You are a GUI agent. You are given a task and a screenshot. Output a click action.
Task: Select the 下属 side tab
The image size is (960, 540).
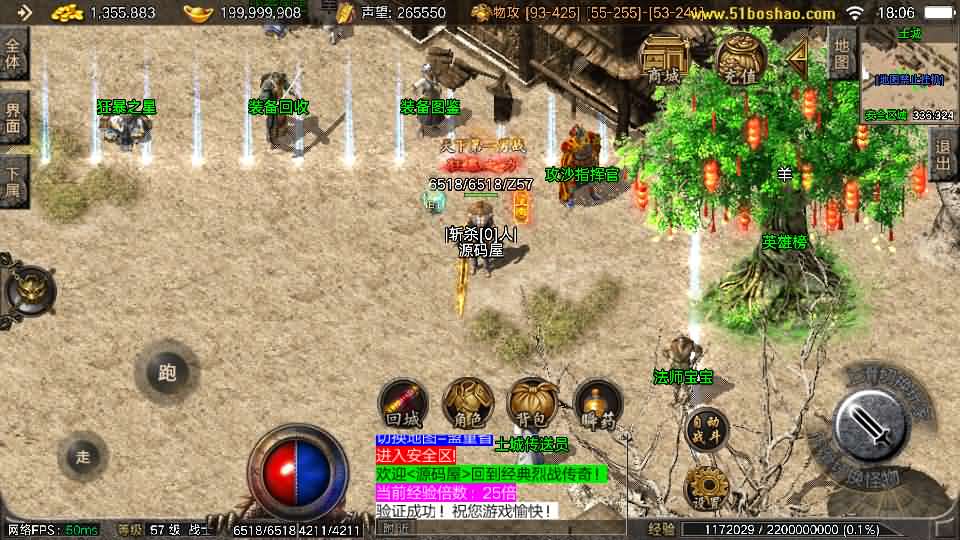coord(13,181)
